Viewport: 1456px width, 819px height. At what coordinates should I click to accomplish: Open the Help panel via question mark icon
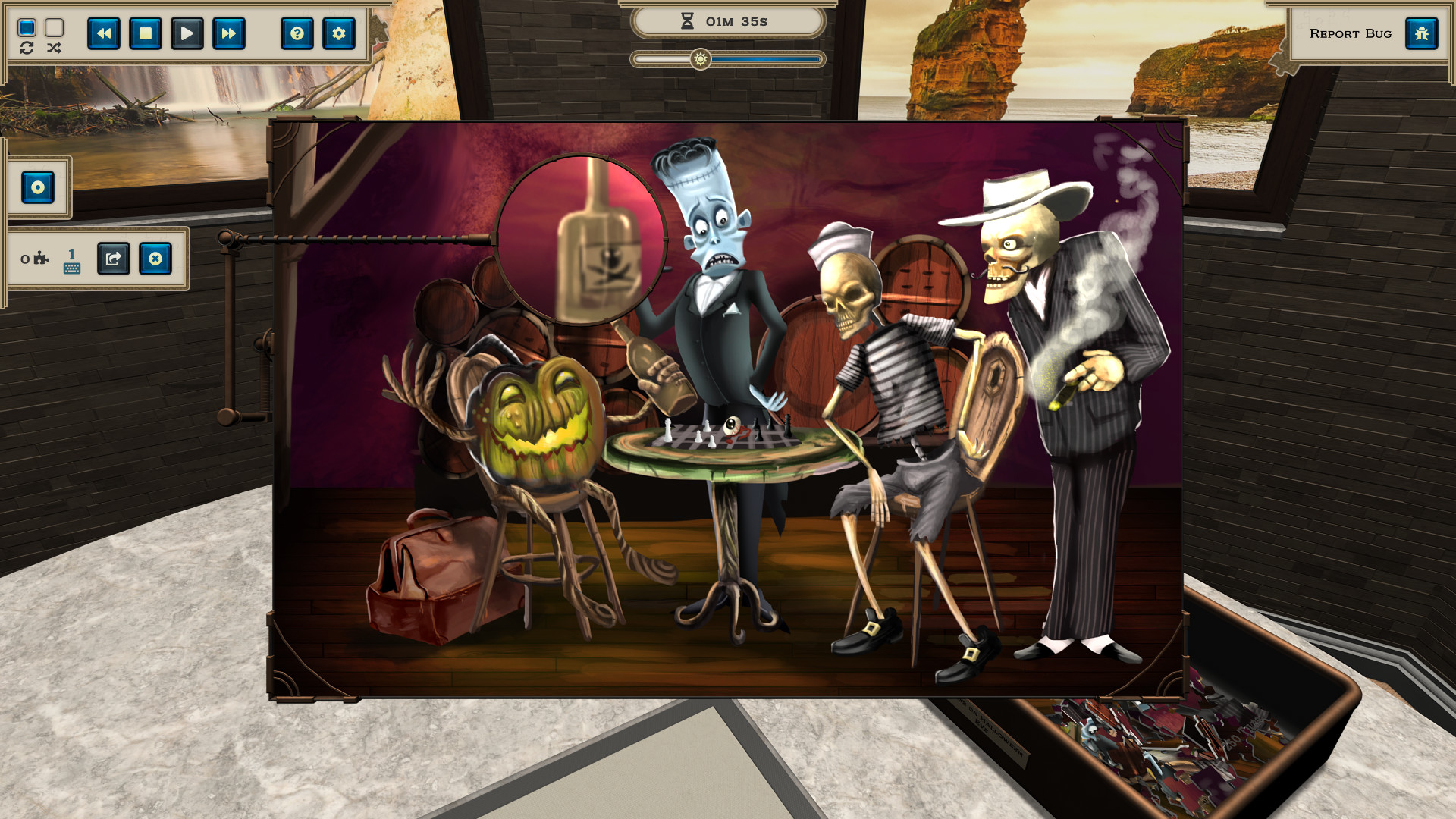(297, 33)
